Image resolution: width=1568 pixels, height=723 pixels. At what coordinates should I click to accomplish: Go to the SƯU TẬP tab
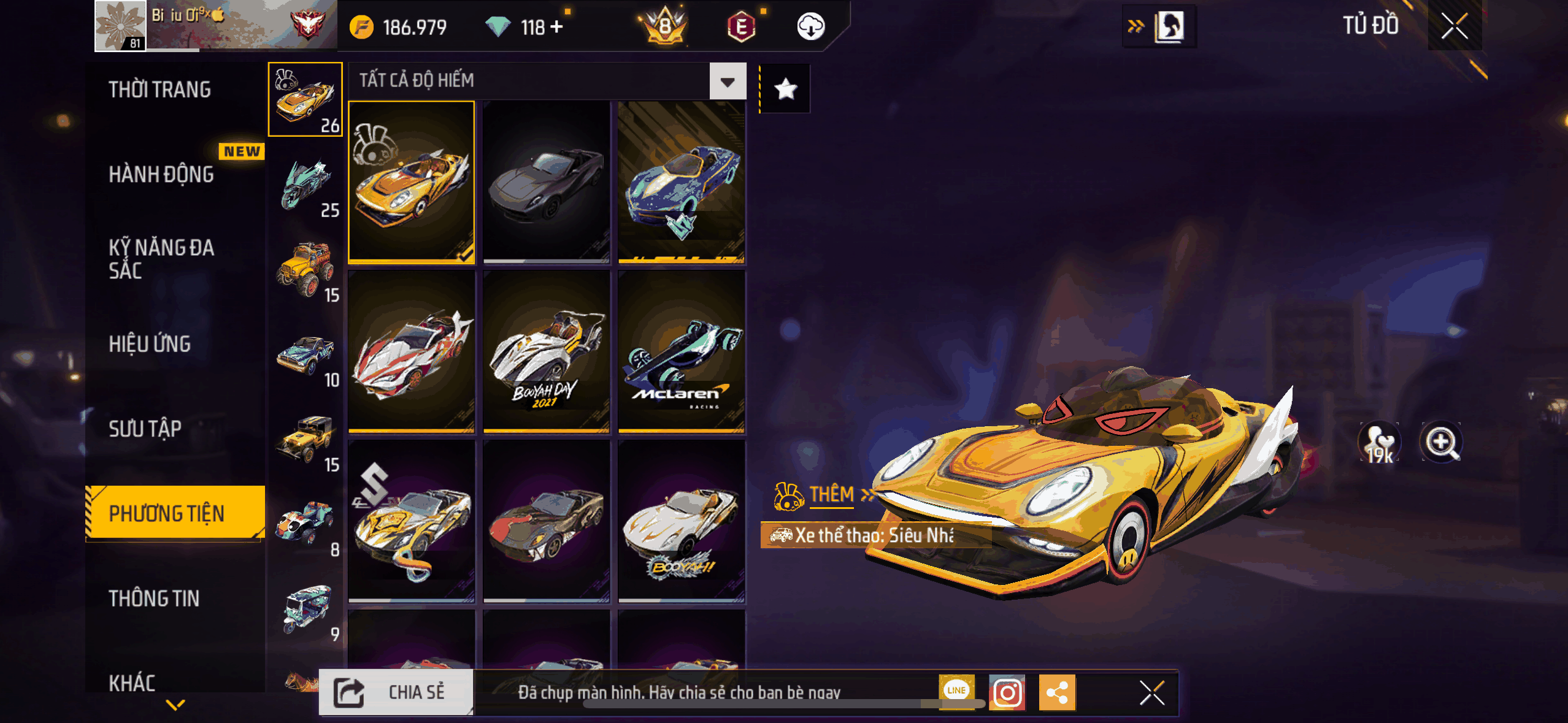click(x=145, y=429)
